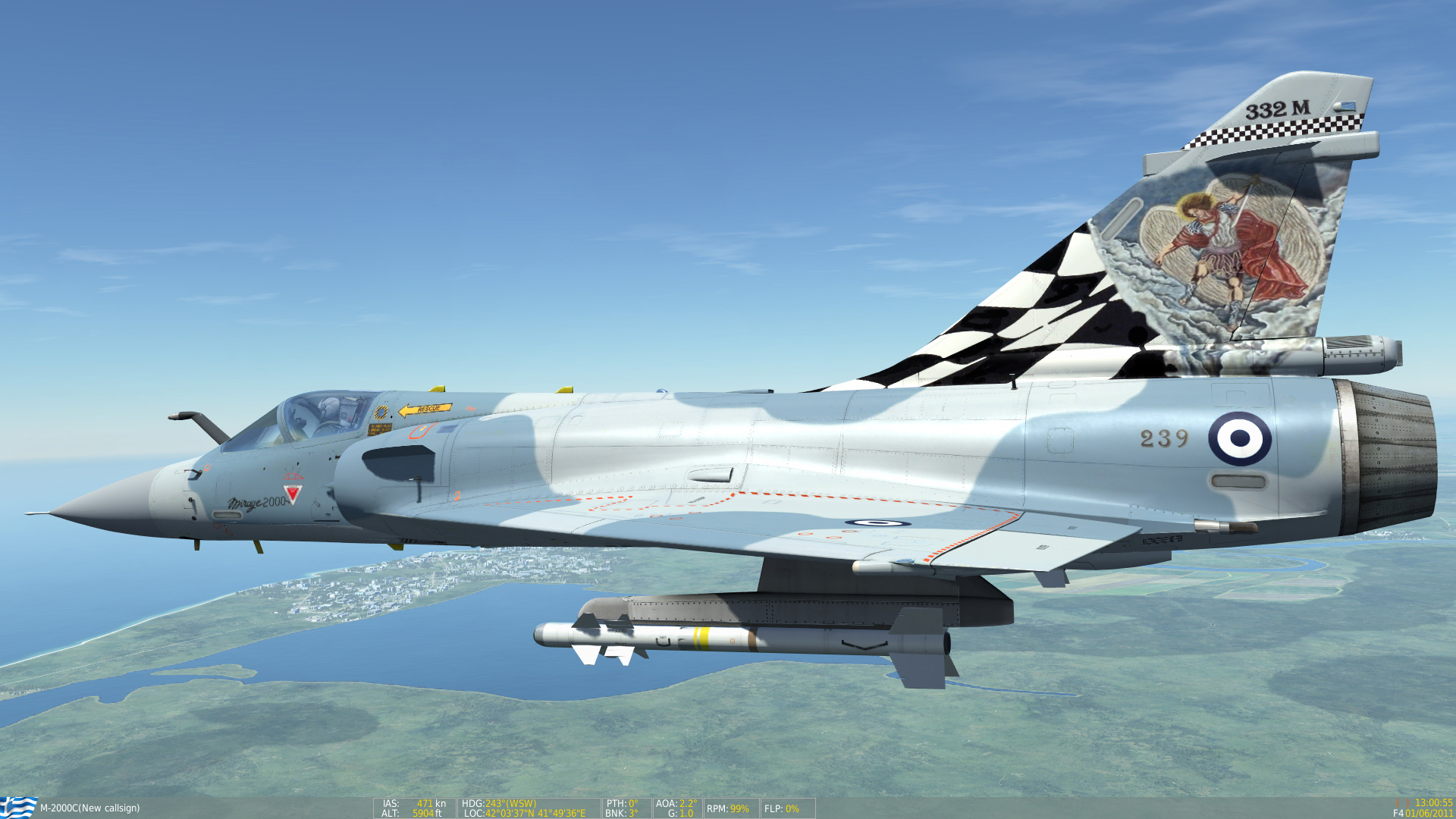Click the BNK bank angle readout
Viewport: 1456px width, 819px height.
click(620, 812)
